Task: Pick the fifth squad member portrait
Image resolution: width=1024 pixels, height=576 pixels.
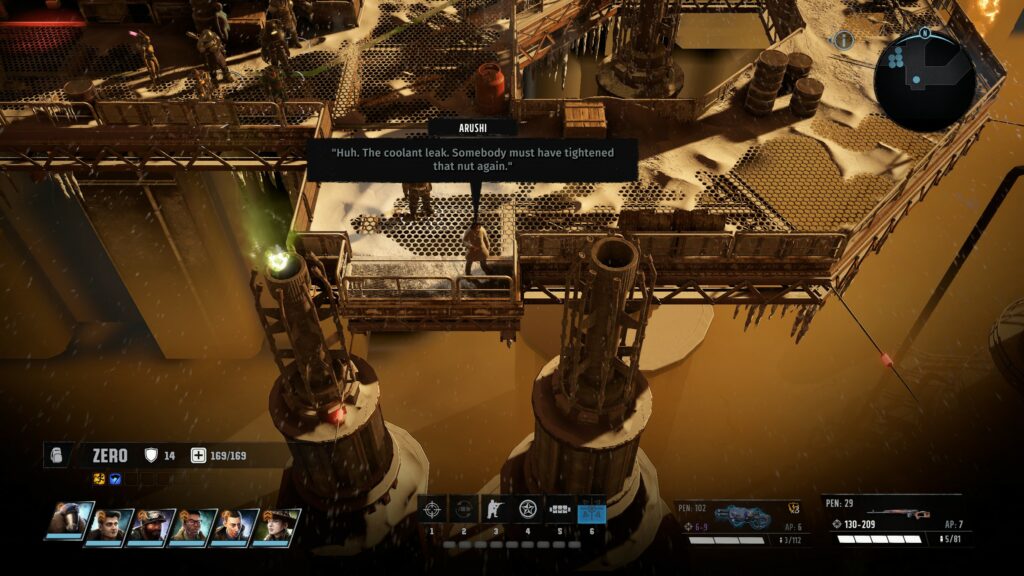Action: pos(234,526)
